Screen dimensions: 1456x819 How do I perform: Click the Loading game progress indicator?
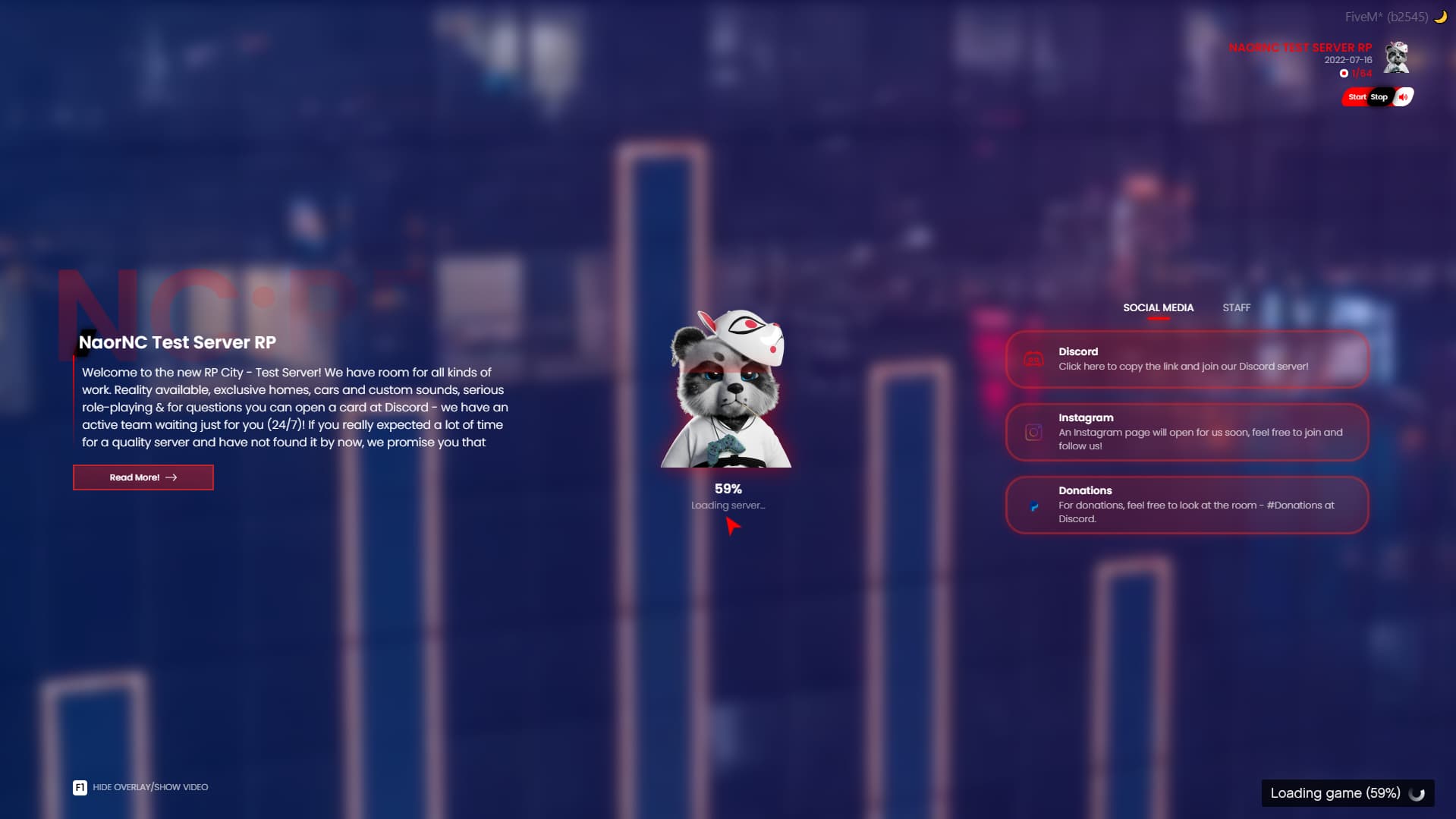(1347, 793)
